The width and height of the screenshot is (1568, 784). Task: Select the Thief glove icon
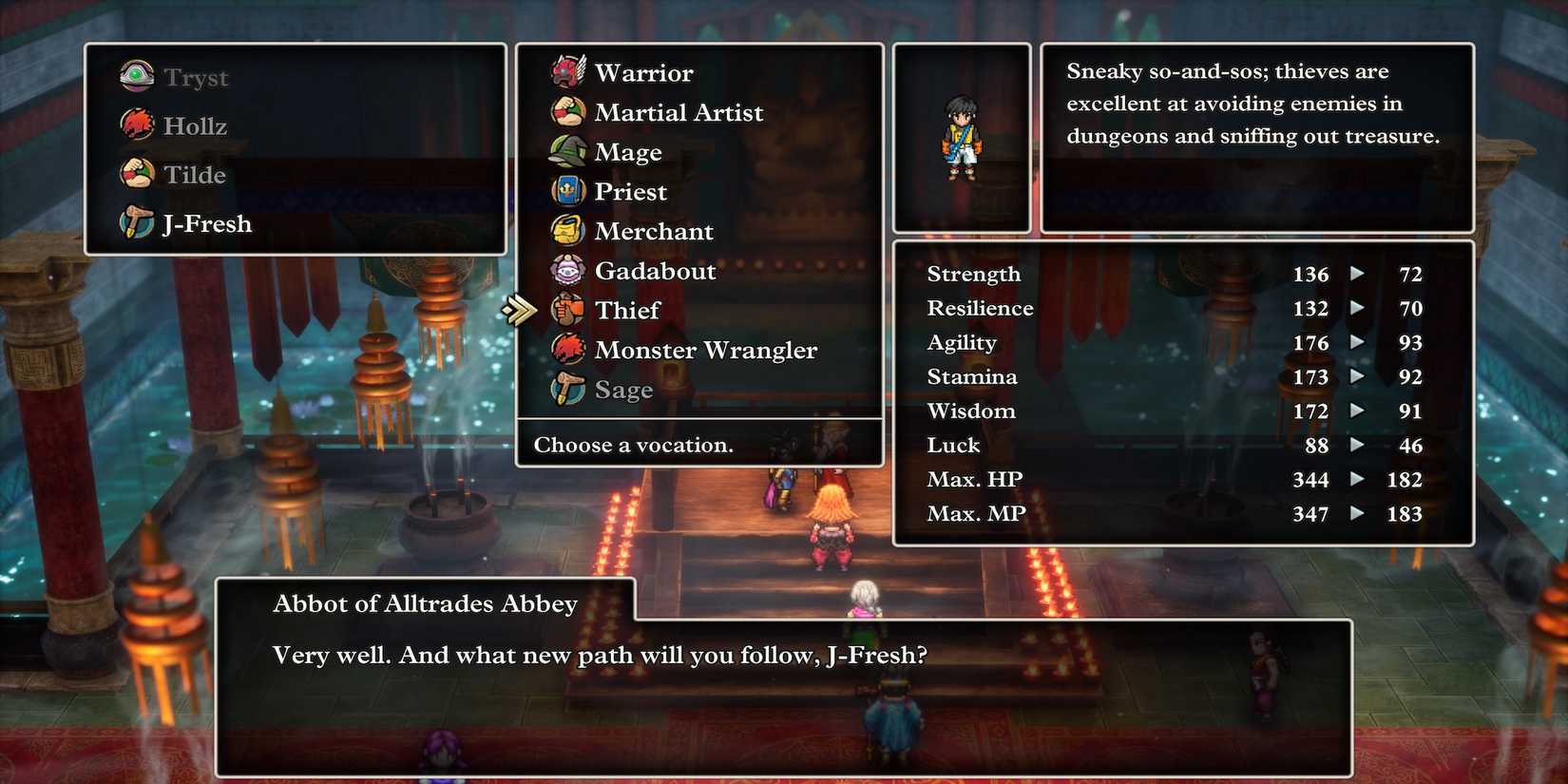(567, 310)
